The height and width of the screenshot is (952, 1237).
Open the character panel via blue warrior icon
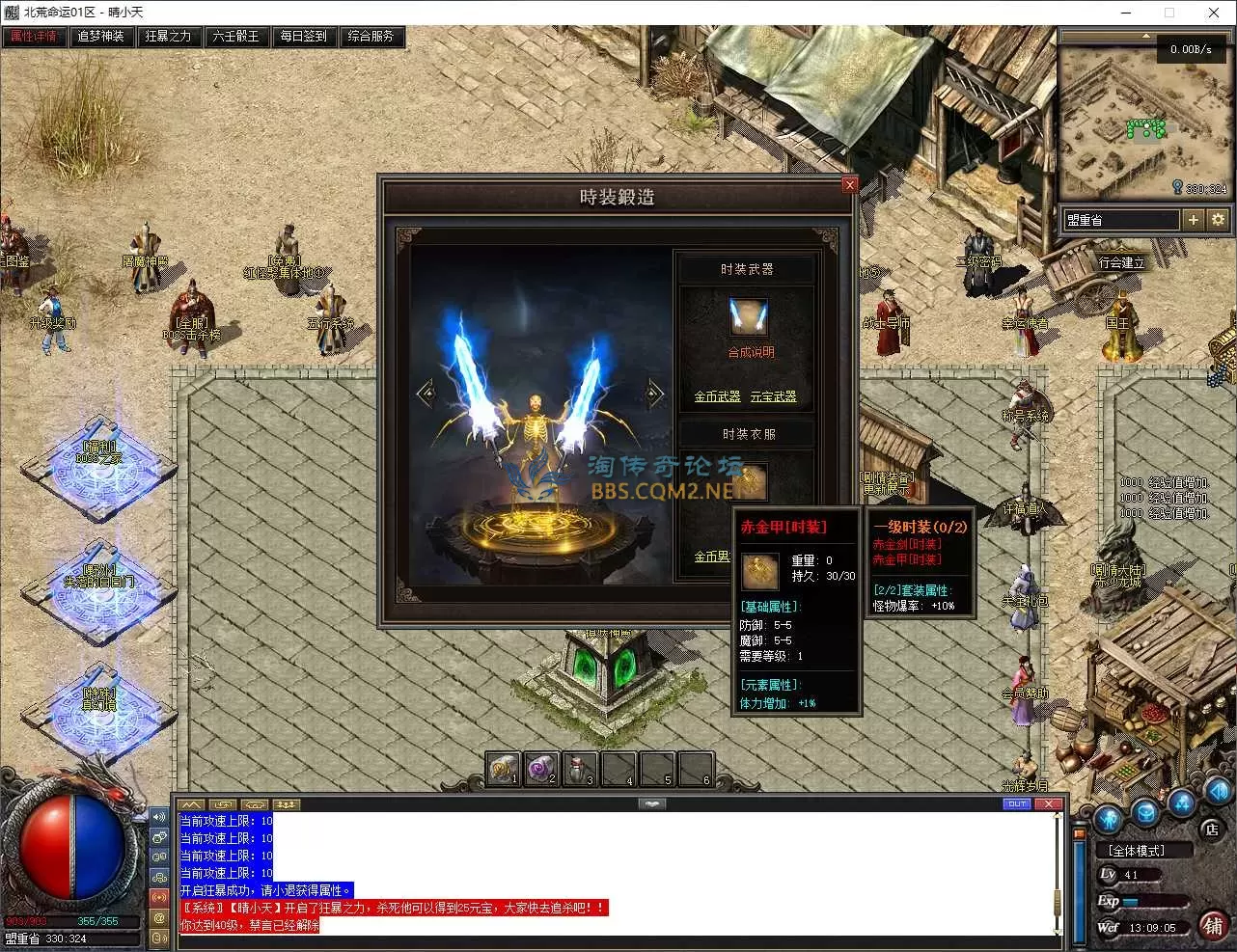(1108, 816)
